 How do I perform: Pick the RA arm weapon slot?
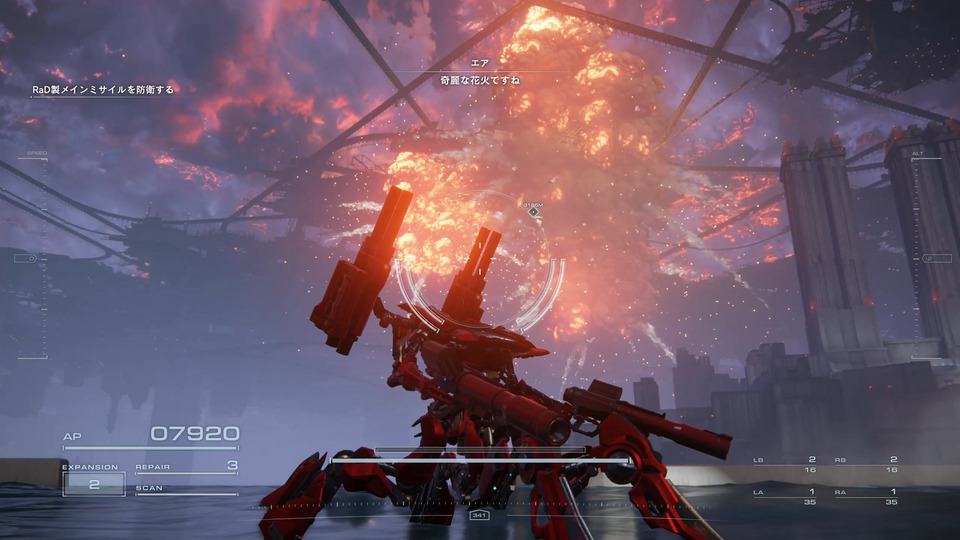864,496
